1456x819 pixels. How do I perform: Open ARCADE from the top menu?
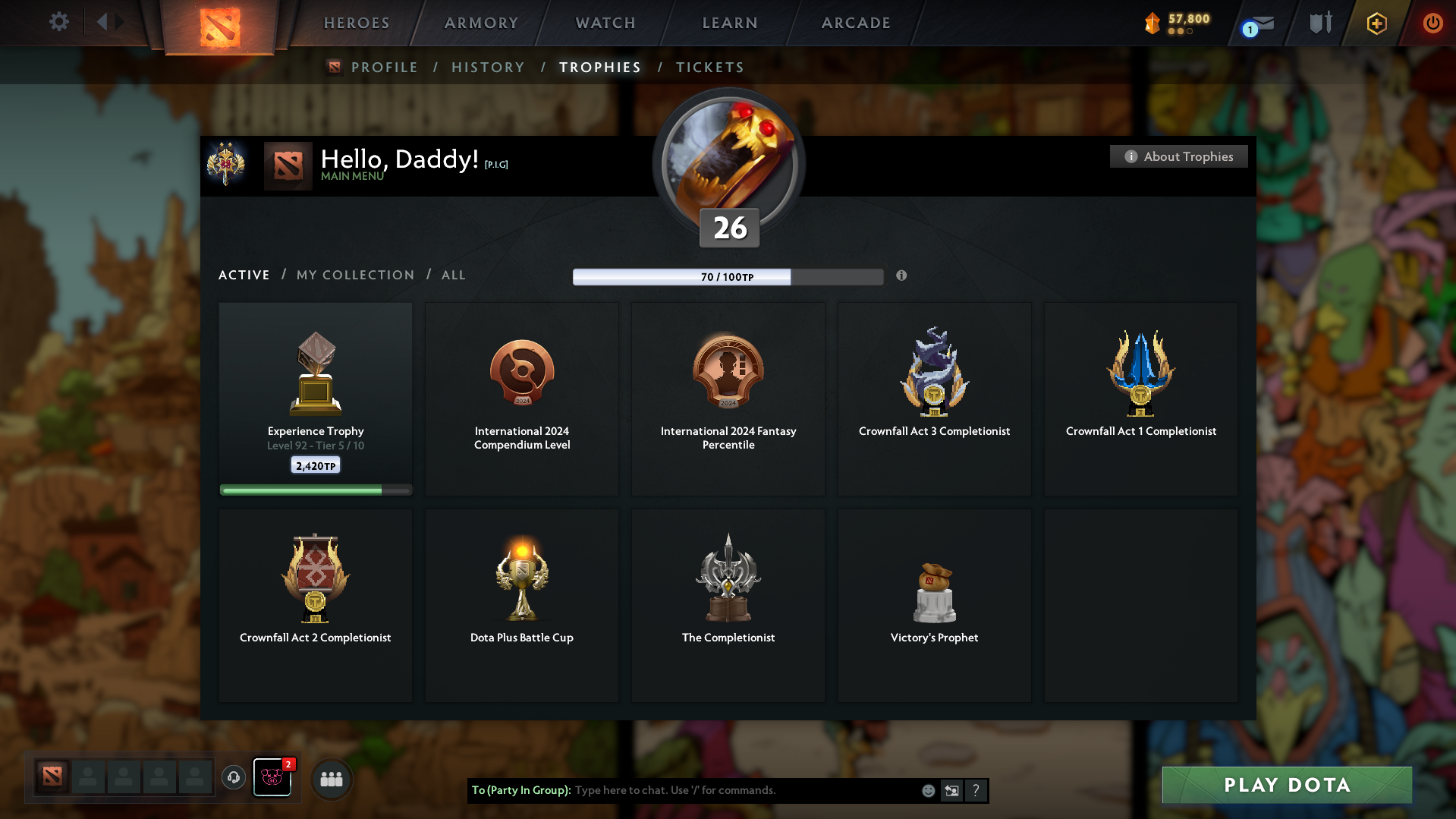856,23
